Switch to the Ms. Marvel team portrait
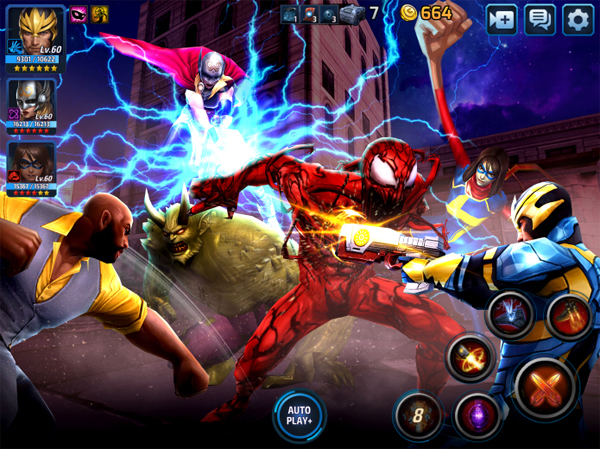Image resolution: width=600 pixels, height=449 pixels. point(30,163)
